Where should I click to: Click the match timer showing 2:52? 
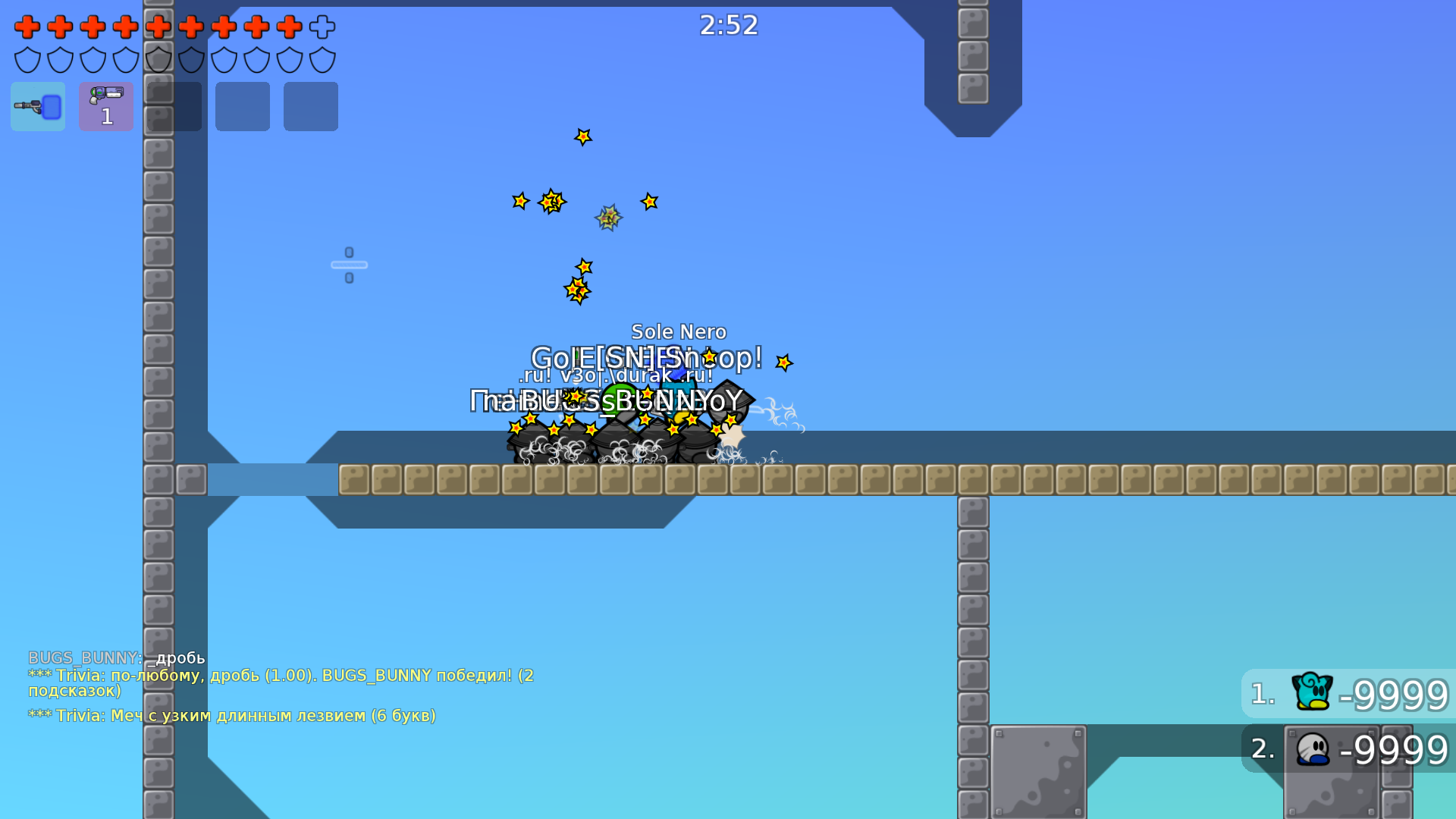coord(729,25)
